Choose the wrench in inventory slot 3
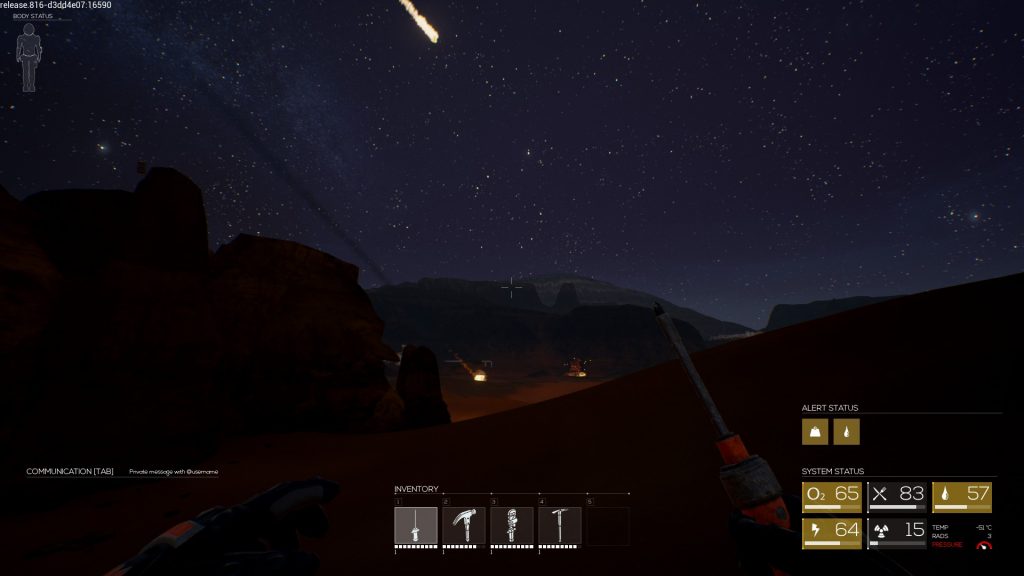Viewport: 1024px width, 576px height. (512, 525)
